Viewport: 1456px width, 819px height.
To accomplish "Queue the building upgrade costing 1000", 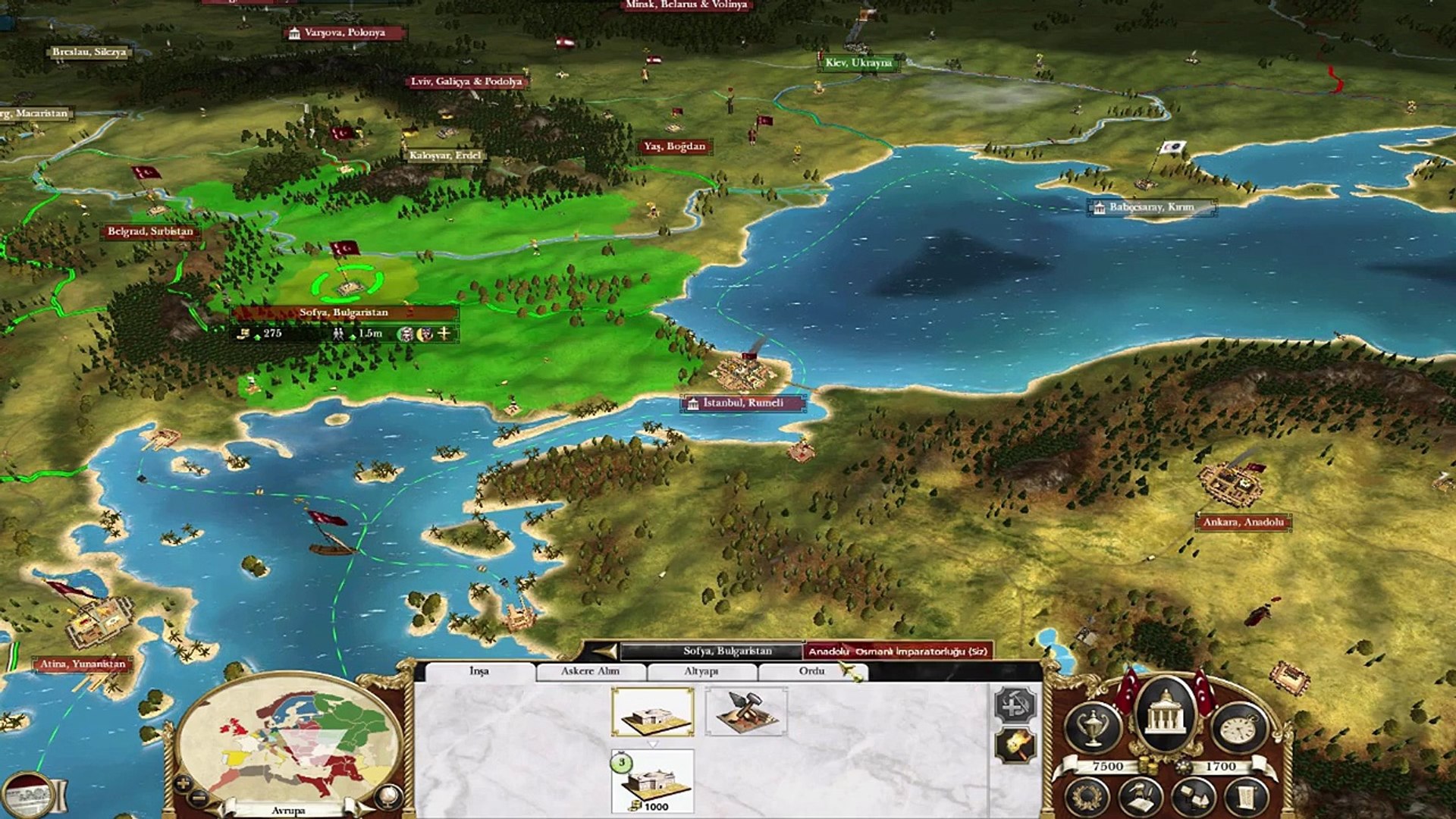I will coord(652,781).
